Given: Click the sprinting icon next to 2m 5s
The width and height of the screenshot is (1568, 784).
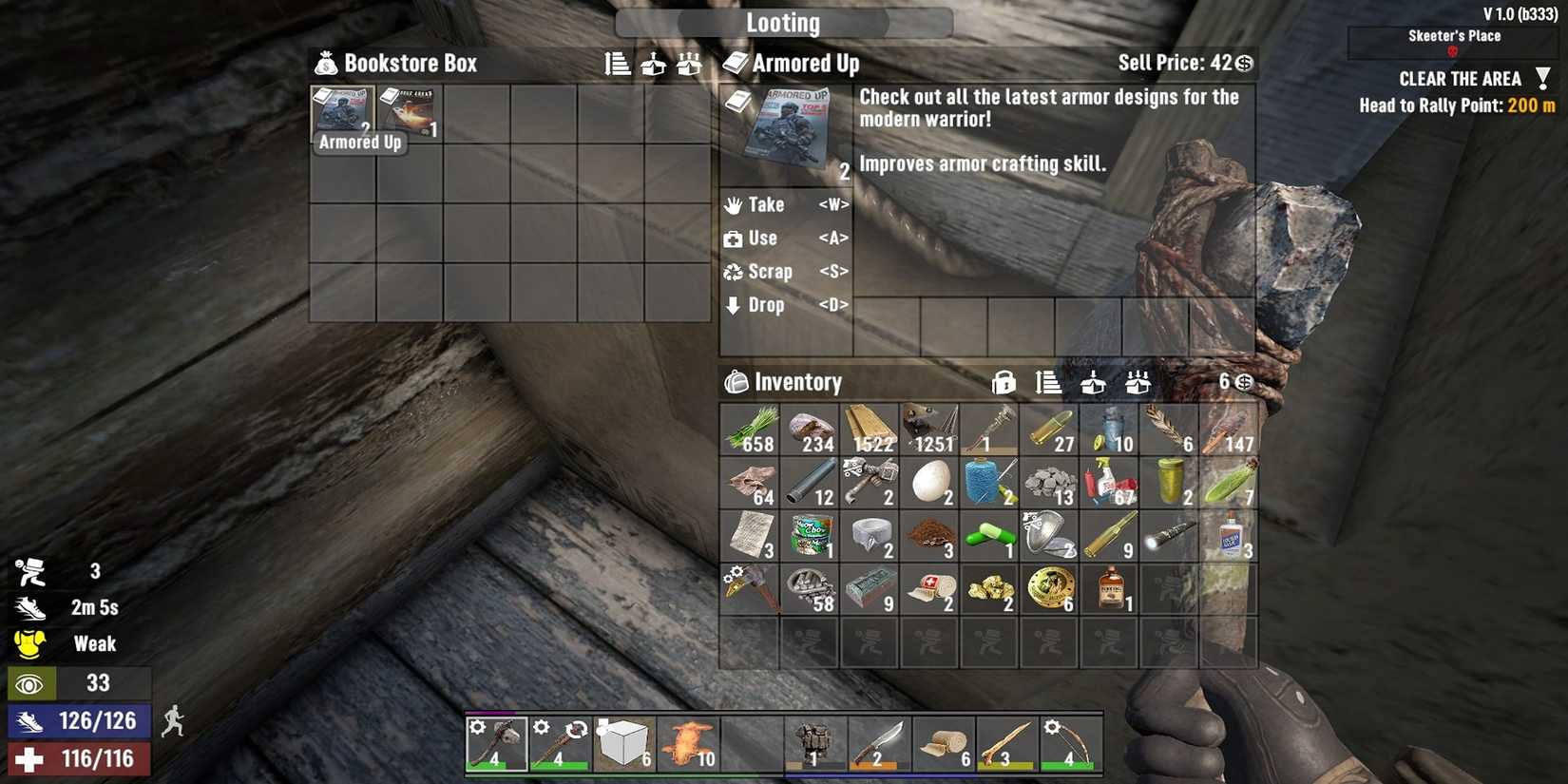Looking at the screenshot, I should pyautogui.click(x=31, y=607).
